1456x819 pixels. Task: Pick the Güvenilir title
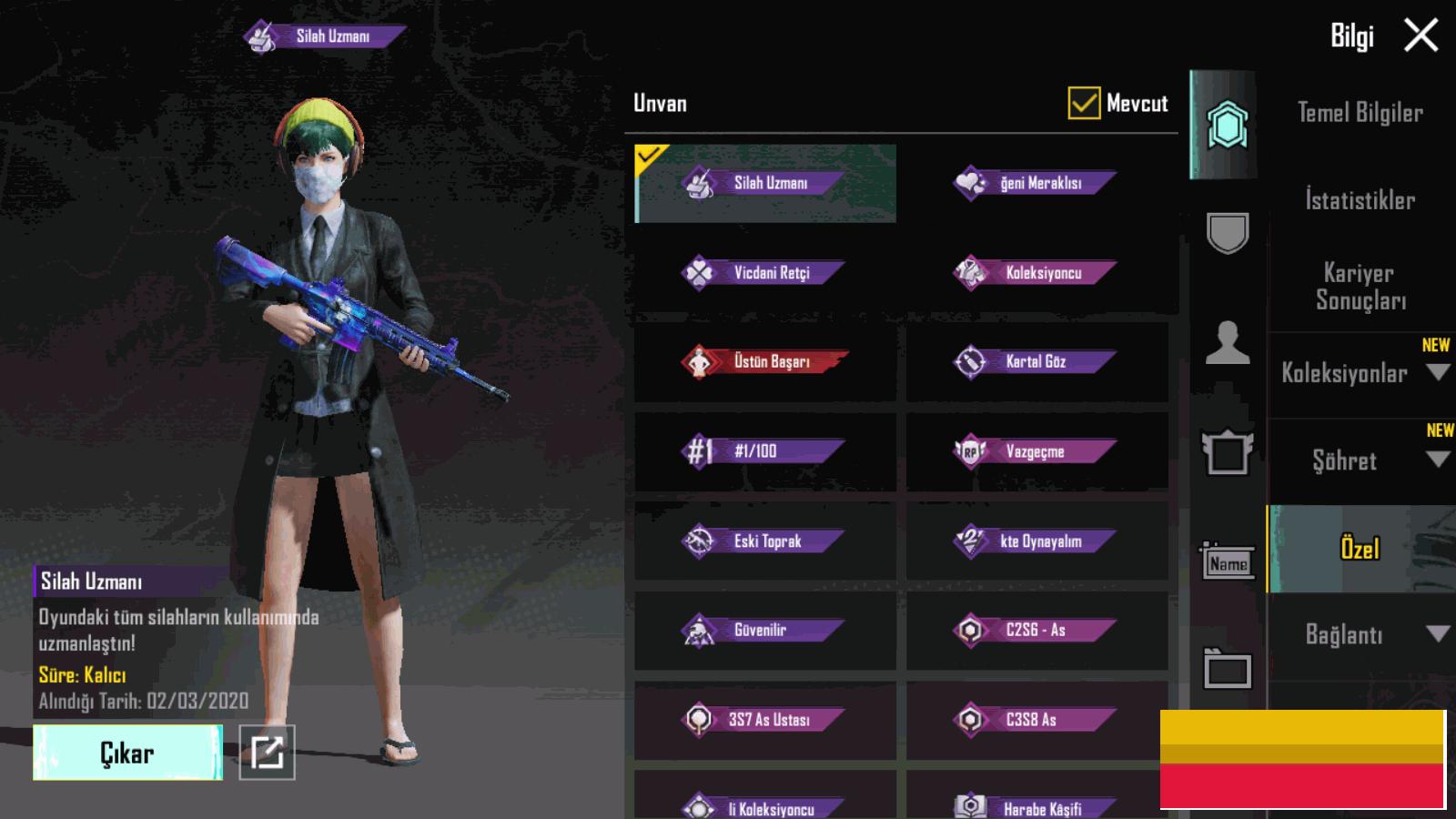[x=764, y=631]
